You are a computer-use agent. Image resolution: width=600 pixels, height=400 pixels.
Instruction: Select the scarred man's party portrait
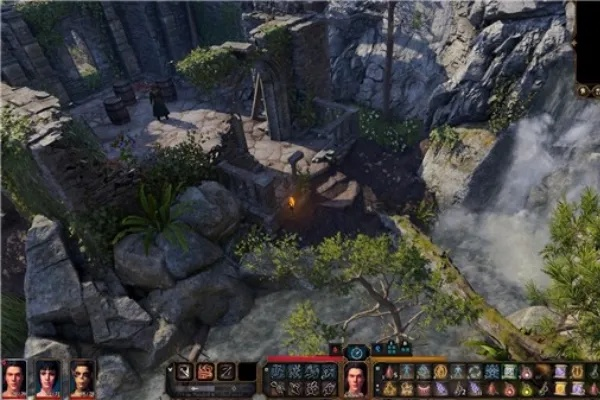[x=82, y=378]
